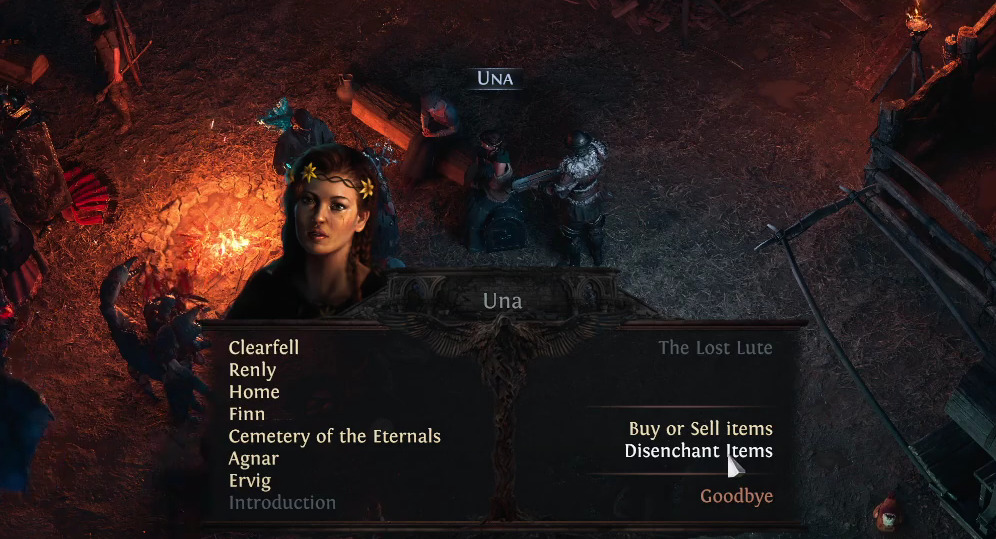Select the Home dialogue topic
This screenshot has height=539, width=996.
click(x=254, y=392)
